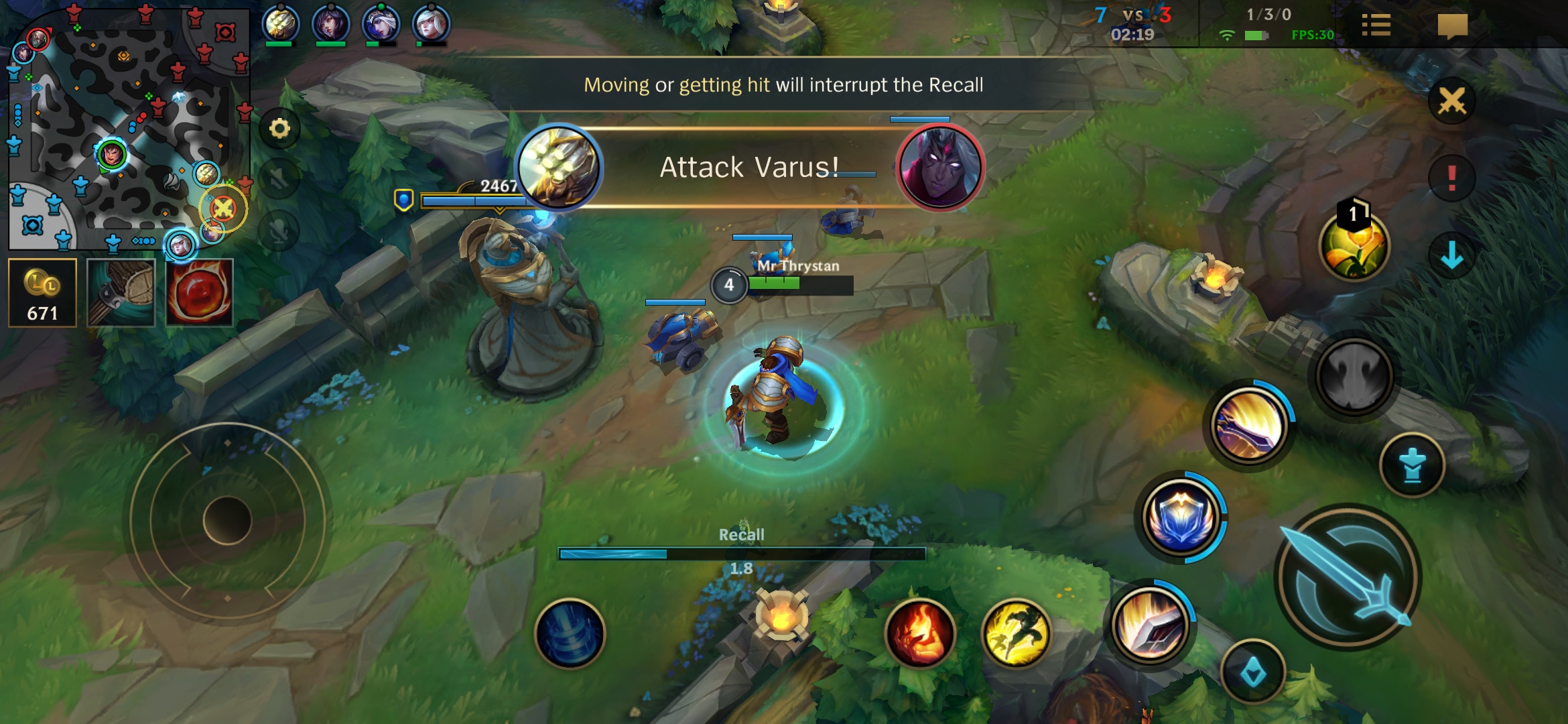
Task: Toggle the muted microphone button
Action: pos(279,230)
